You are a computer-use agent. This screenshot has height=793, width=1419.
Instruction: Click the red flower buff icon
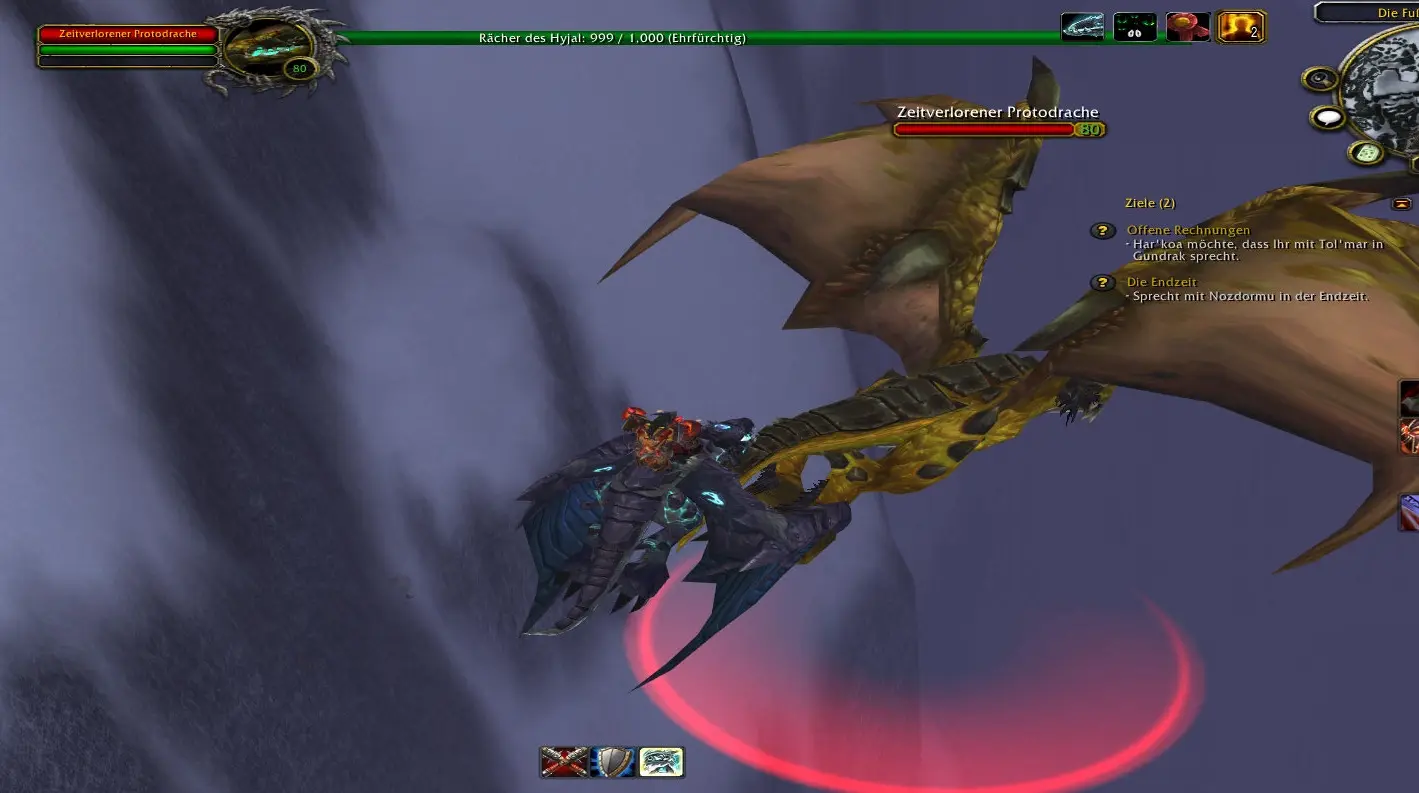click(1187, 27)
